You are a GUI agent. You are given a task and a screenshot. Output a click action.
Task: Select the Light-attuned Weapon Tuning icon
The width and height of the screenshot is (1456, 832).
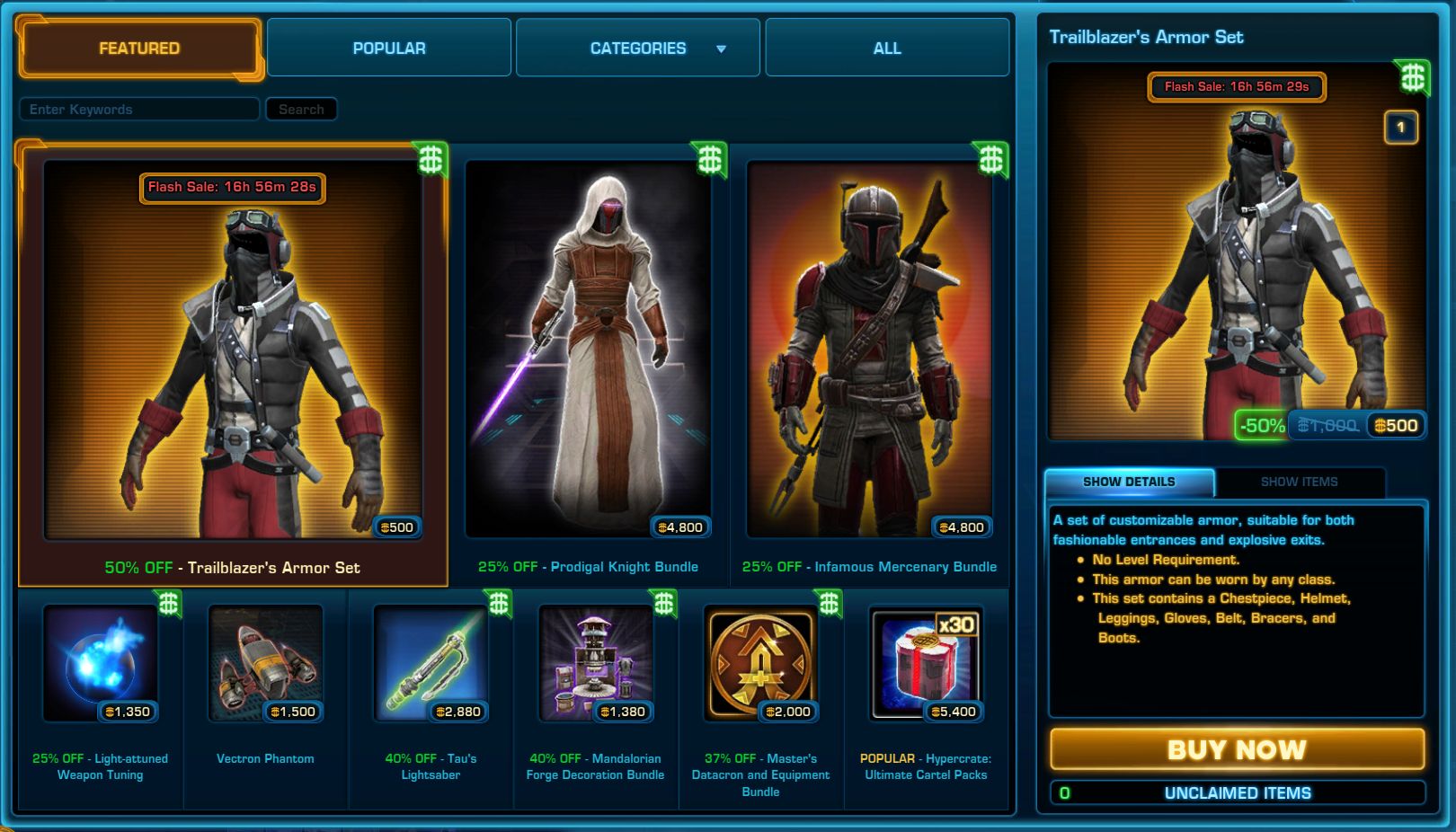pos(99,663)
